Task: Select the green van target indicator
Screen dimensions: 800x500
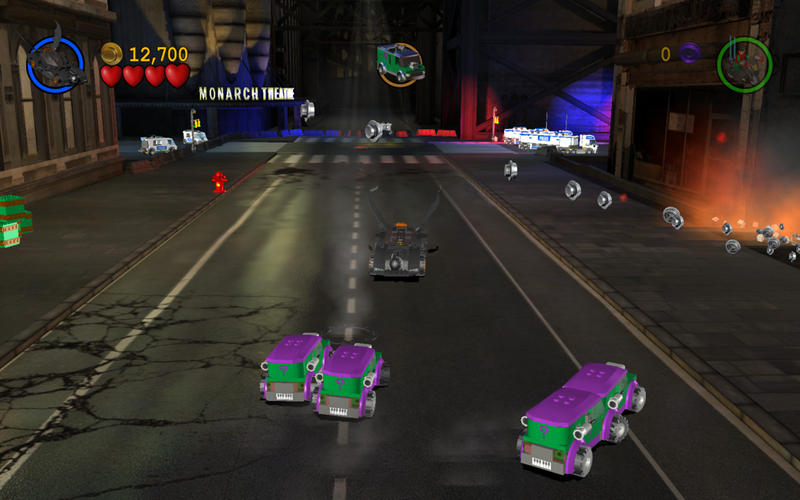Action: [x=400, y=63]
